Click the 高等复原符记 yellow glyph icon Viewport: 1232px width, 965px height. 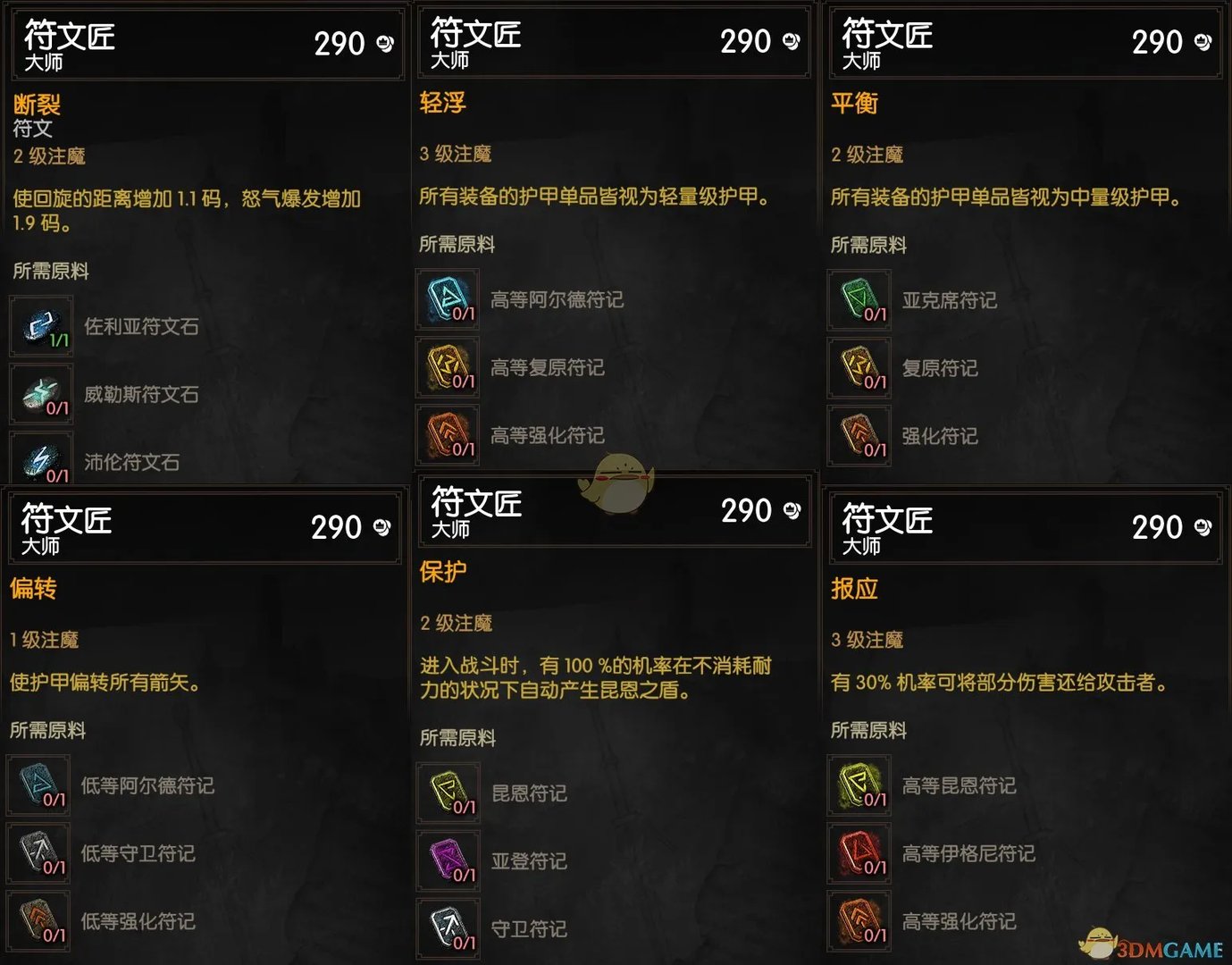coord(447,368)
